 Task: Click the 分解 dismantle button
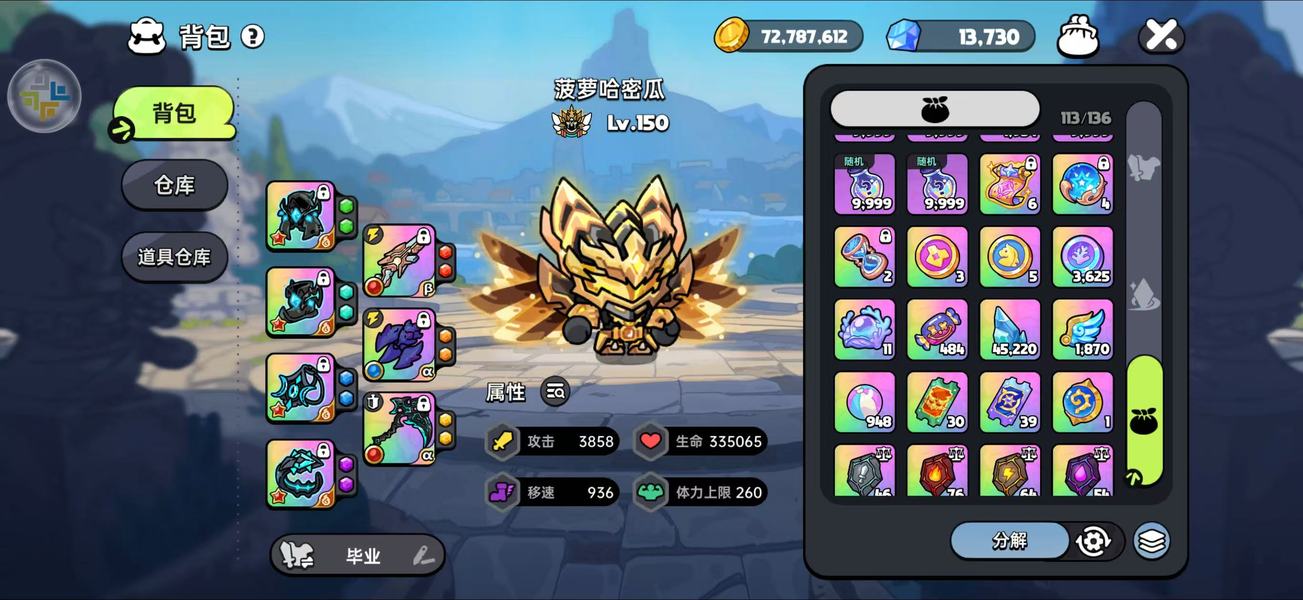click(1010, 541)
